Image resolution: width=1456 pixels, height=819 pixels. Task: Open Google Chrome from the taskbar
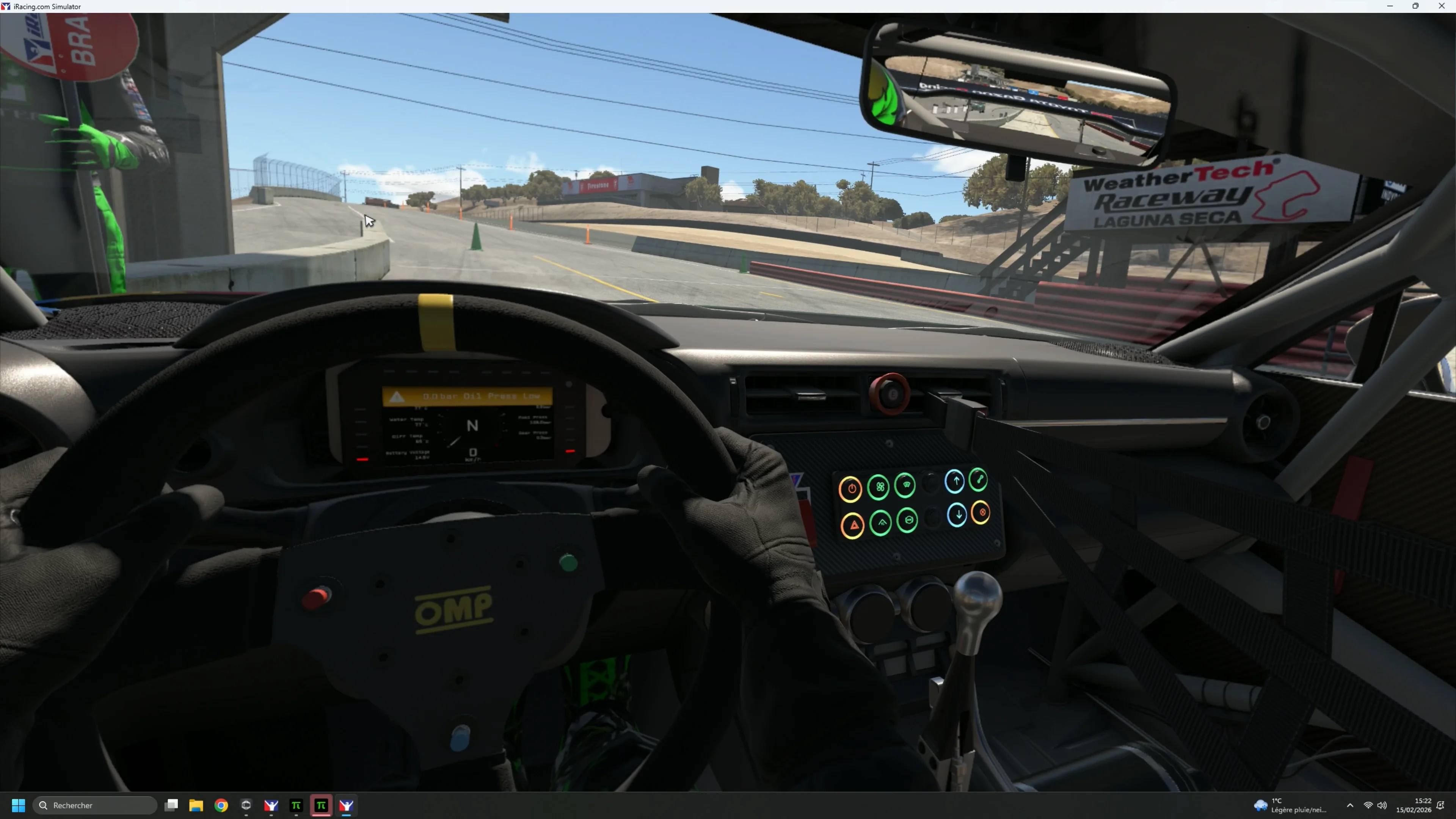[x=221, y=805]
